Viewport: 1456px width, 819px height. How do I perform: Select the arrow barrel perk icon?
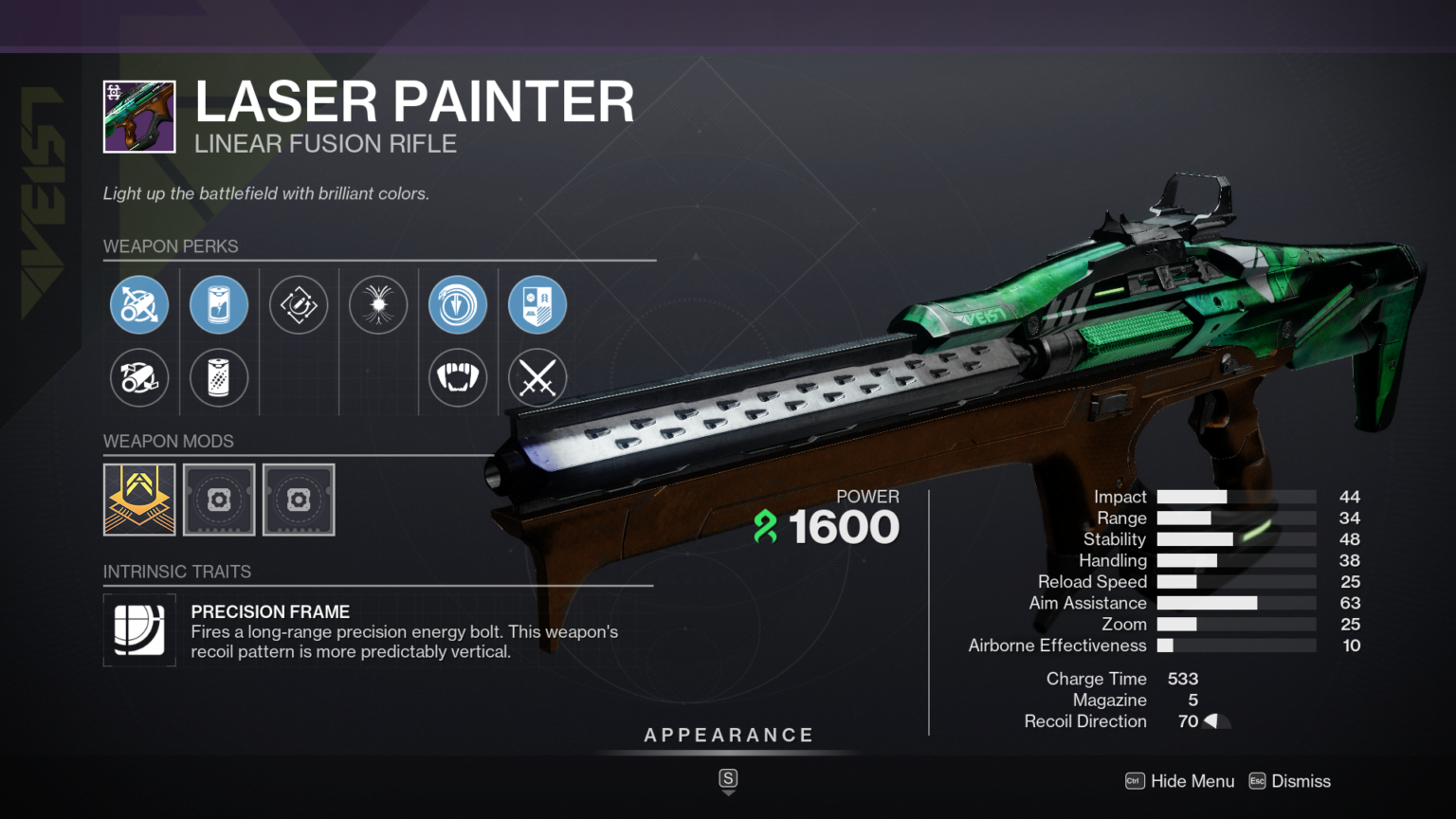[x=139, y=304]
